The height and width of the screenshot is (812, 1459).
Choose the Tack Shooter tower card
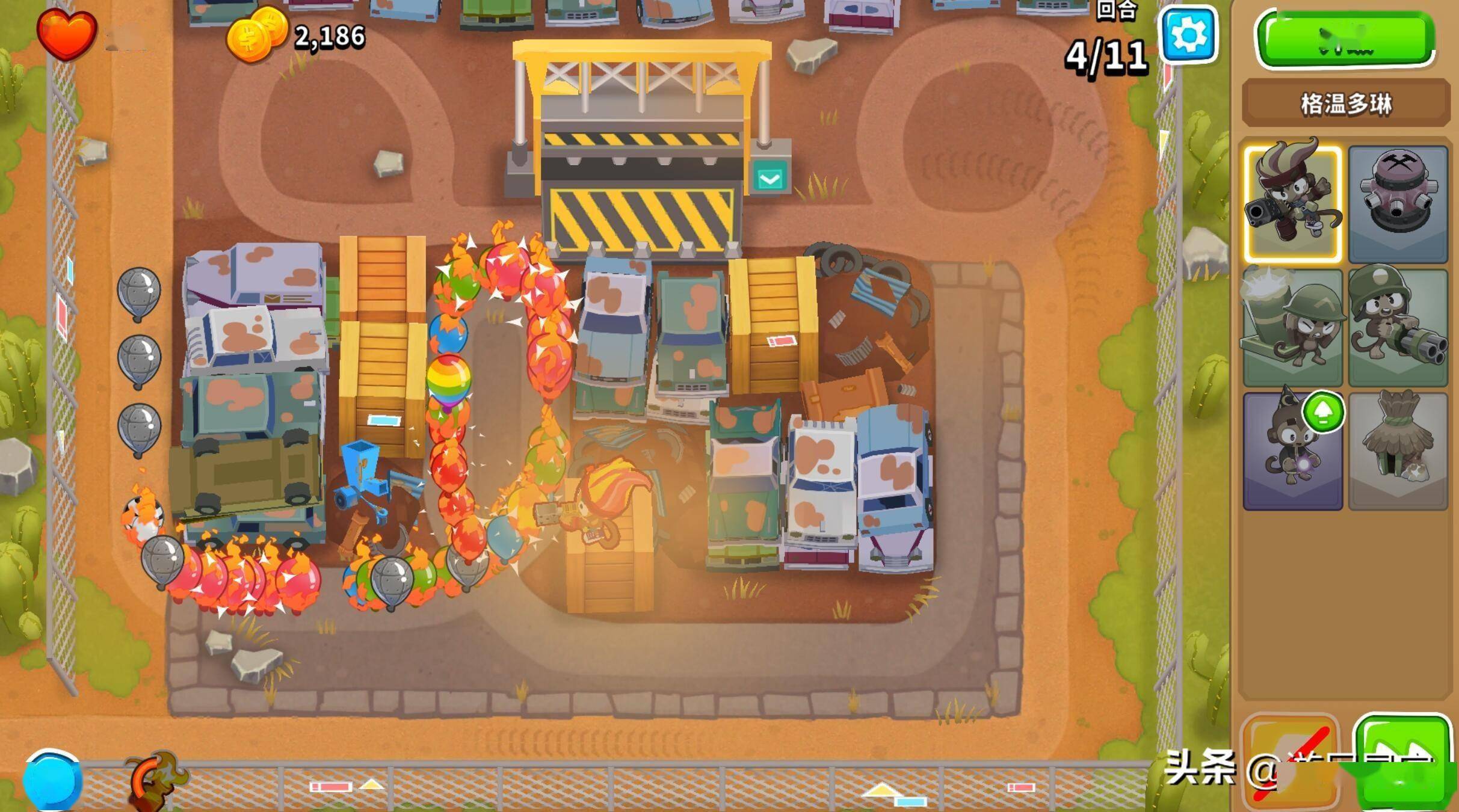1397,203
